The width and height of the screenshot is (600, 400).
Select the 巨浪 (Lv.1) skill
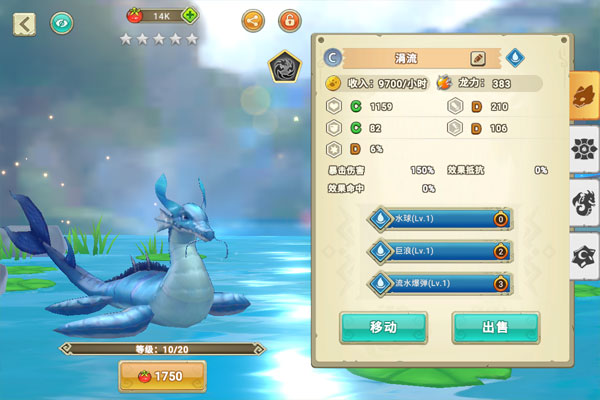(440, 251)
